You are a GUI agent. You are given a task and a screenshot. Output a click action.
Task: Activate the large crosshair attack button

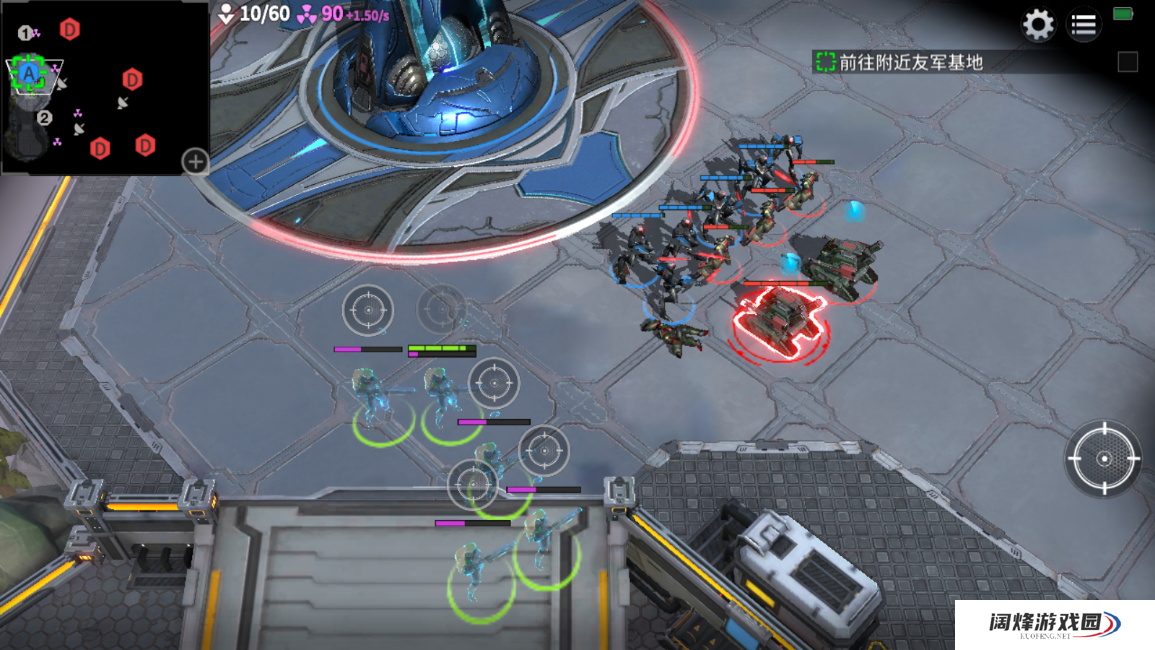1103,458
